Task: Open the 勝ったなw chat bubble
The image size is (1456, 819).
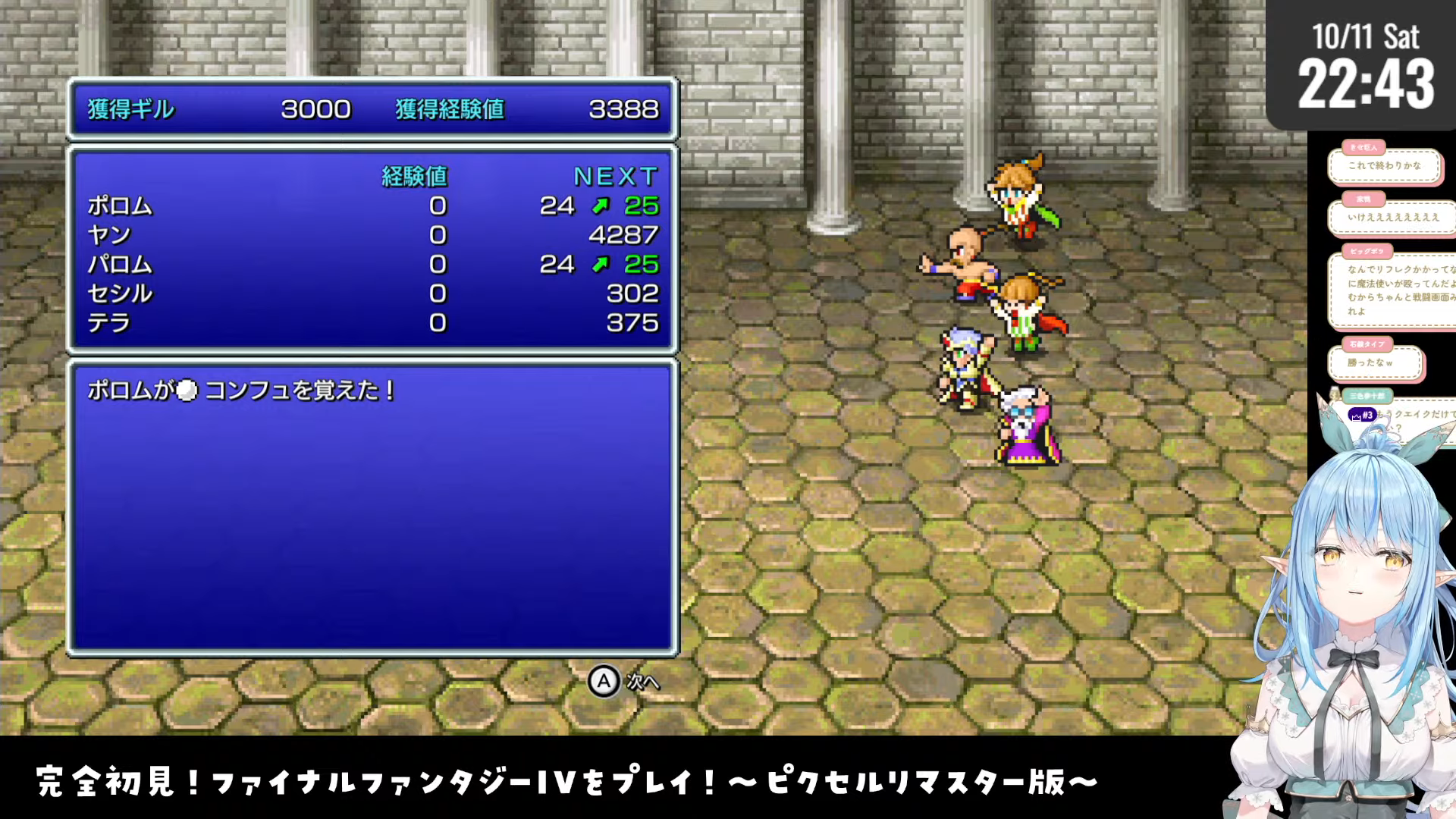Action: 1373,363
